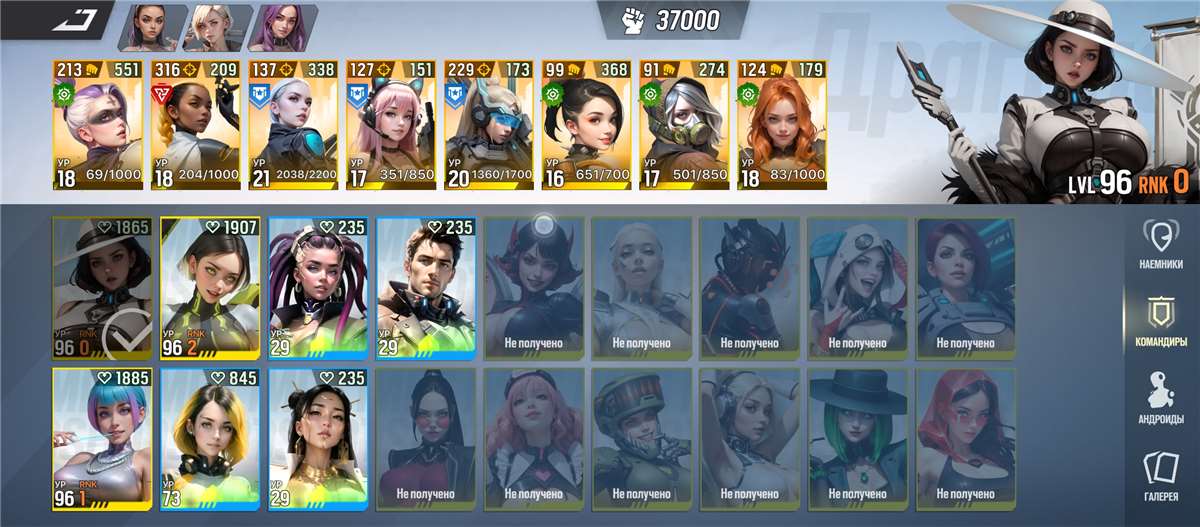
Task: Switch to the Командиры tab
Action: [1160, 320]
